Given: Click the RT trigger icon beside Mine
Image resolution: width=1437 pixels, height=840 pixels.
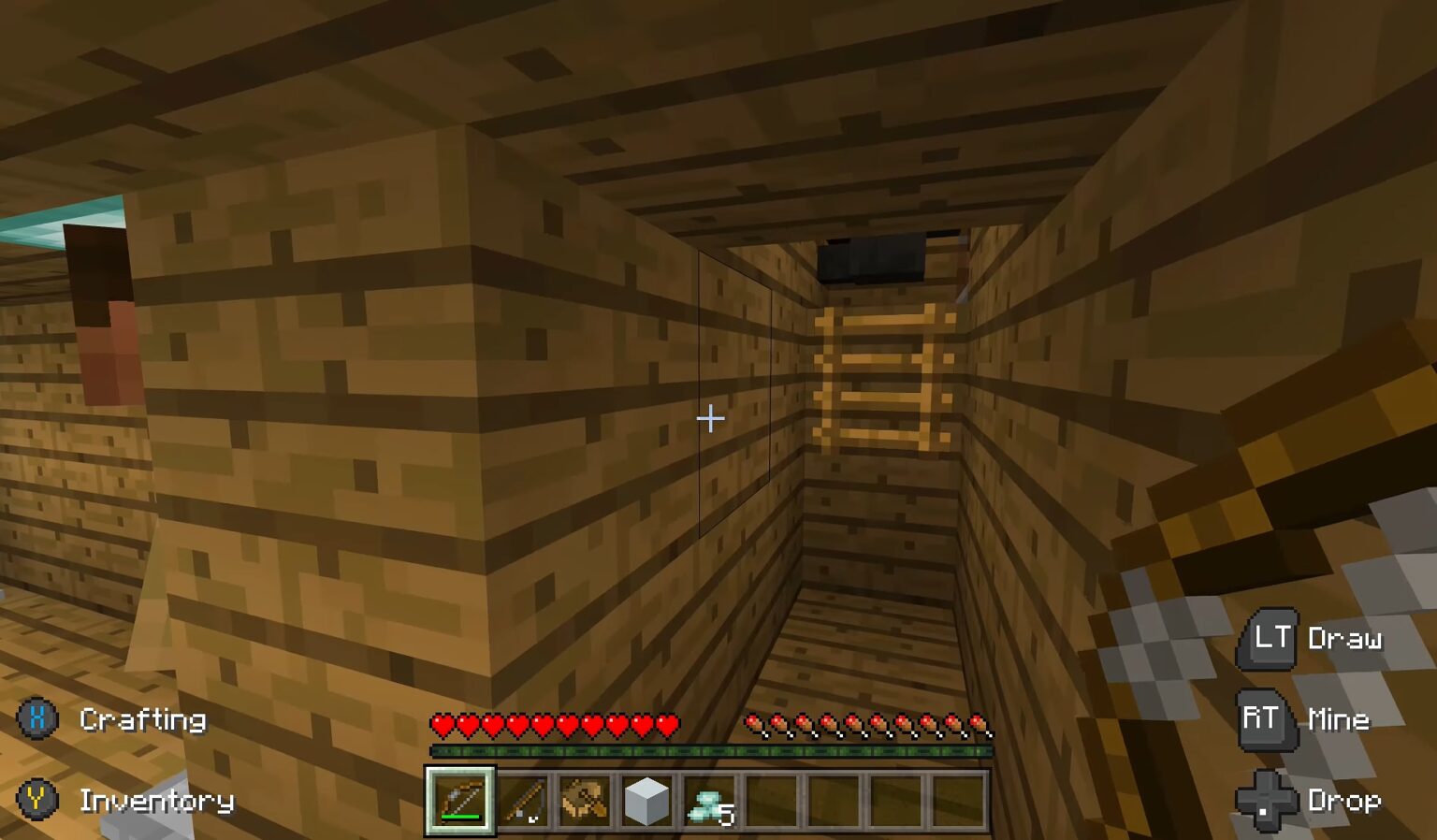Looking at the screenshot, I should pos(1262,719).
